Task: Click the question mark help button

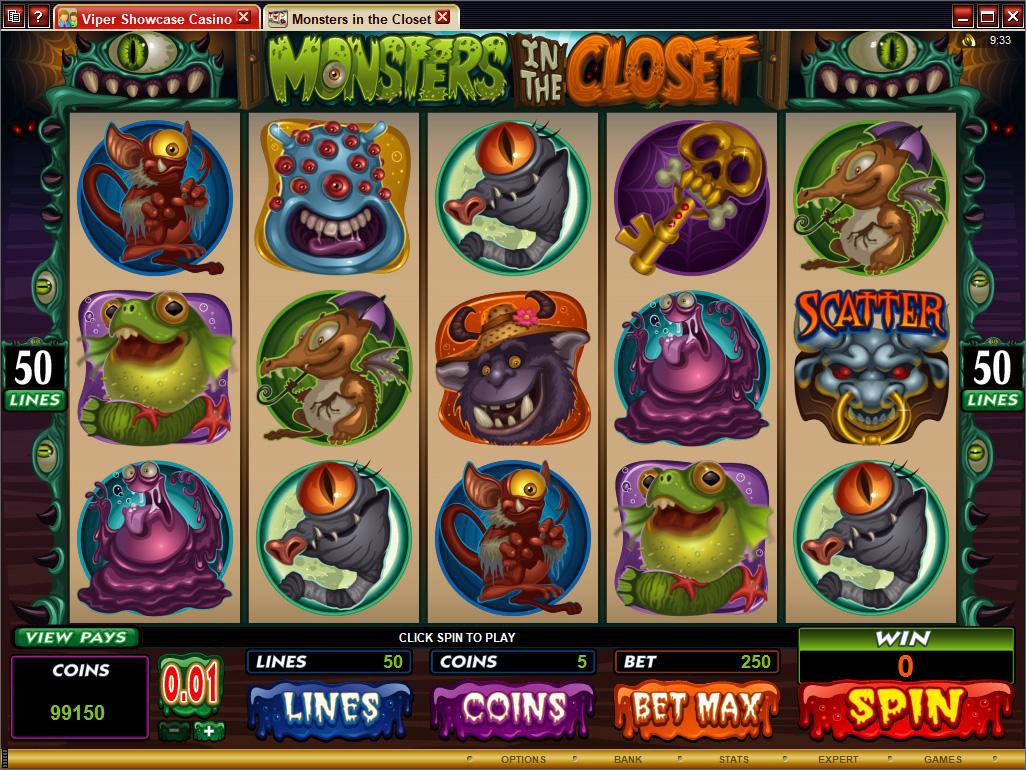Action: click(x=37, y=16)
